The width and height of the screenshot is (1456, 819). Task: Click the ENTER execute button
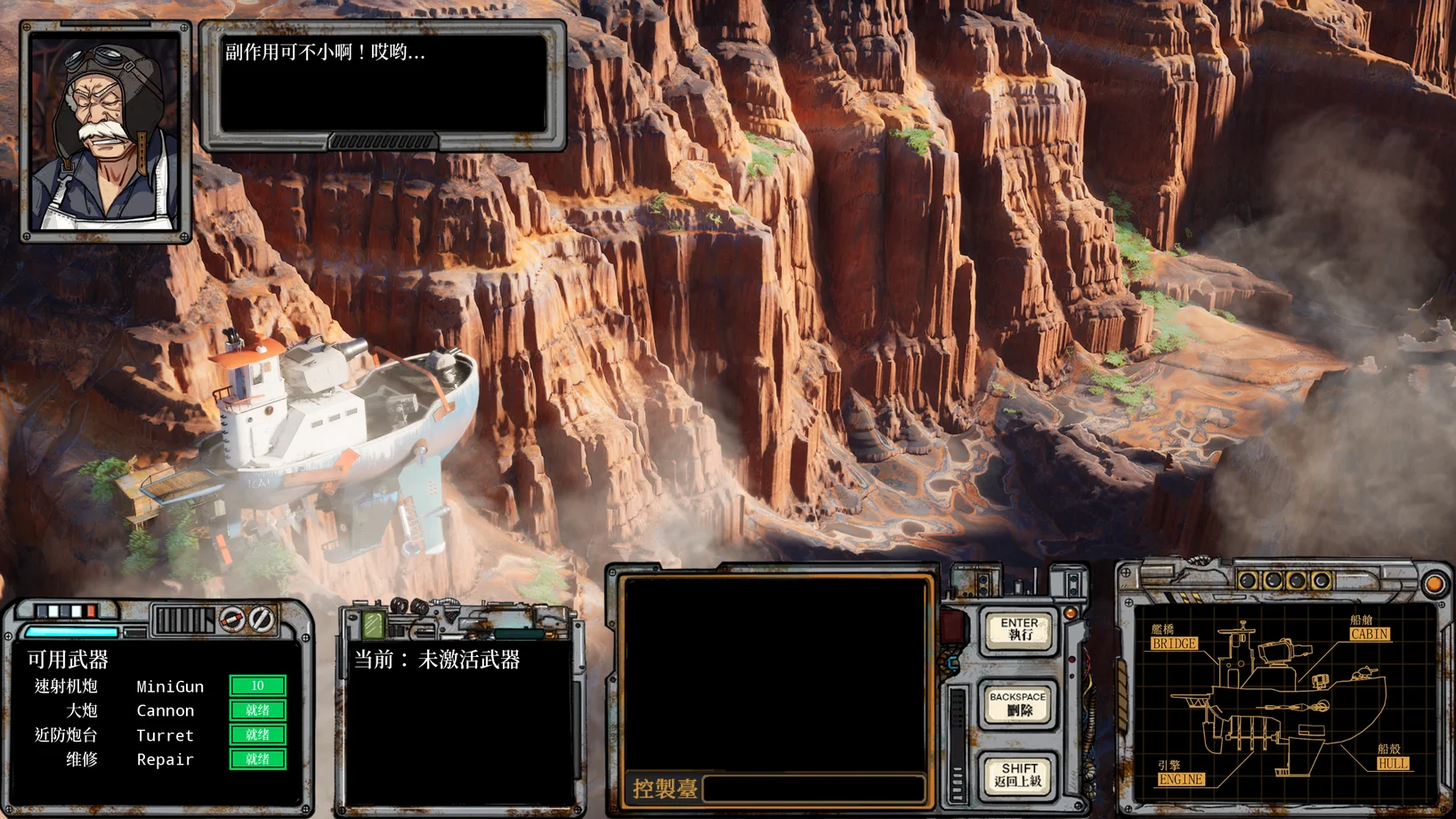[1019, 629]
